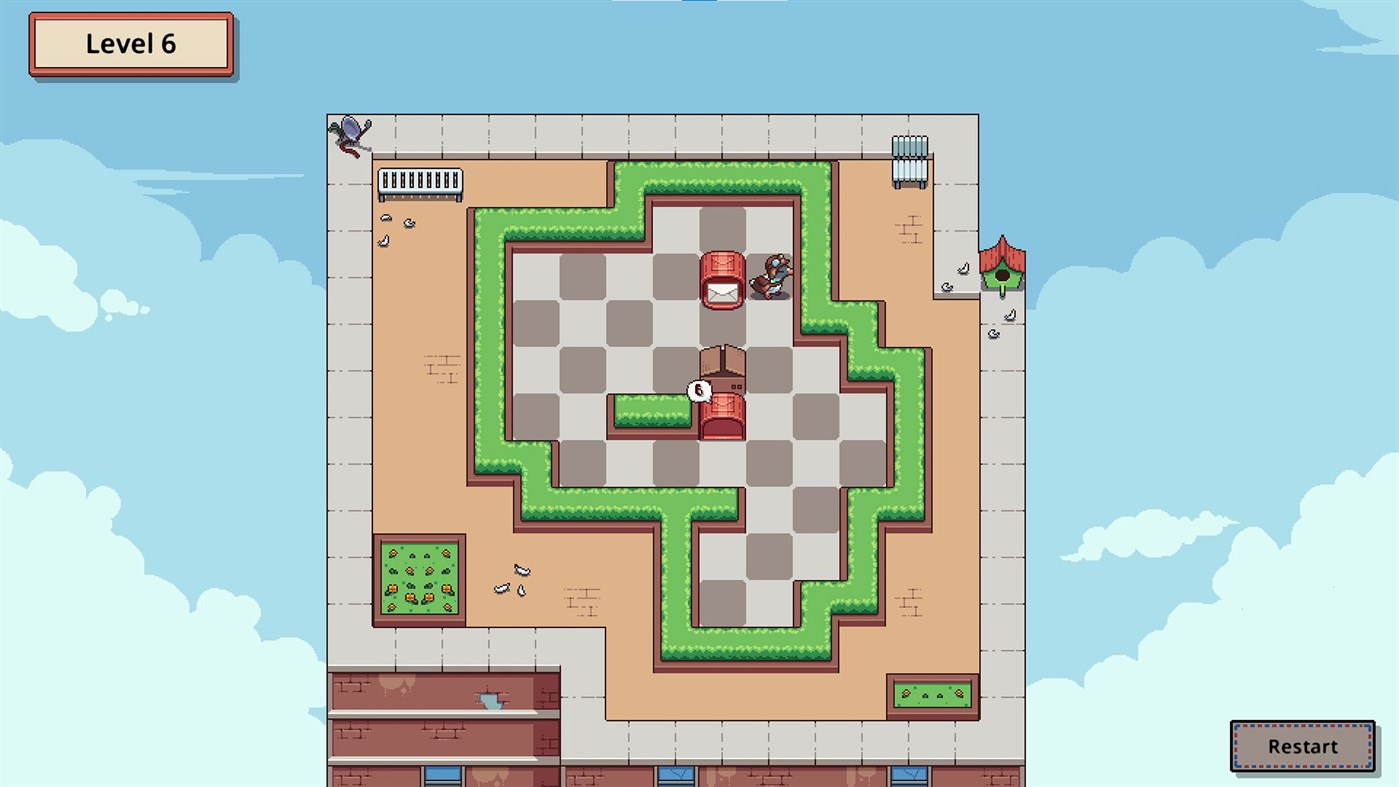Select the park bench near the top left

point(418,183)
